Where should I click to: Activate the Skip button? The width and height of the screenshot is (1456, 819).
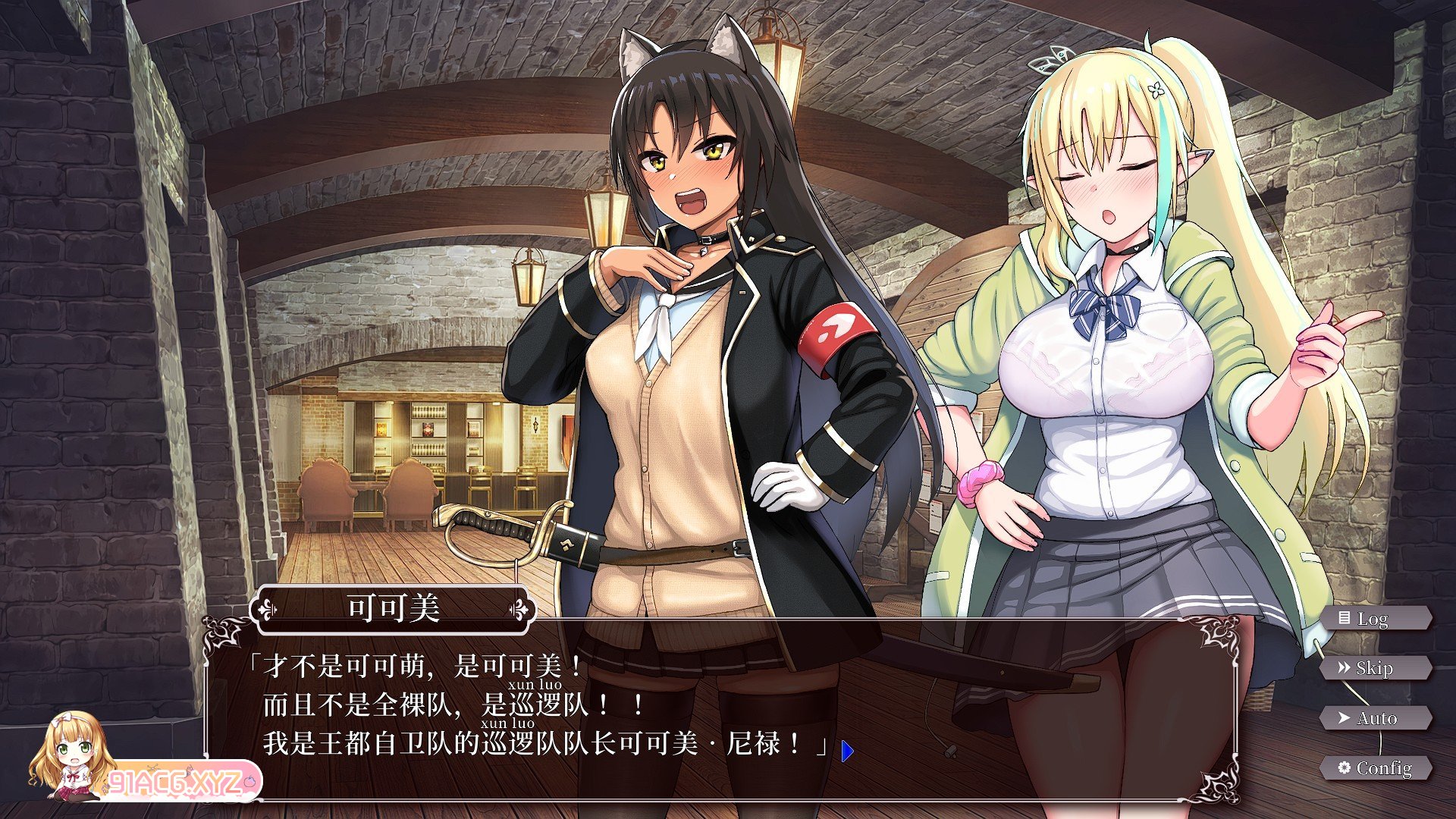click(x=1375, y=668)
